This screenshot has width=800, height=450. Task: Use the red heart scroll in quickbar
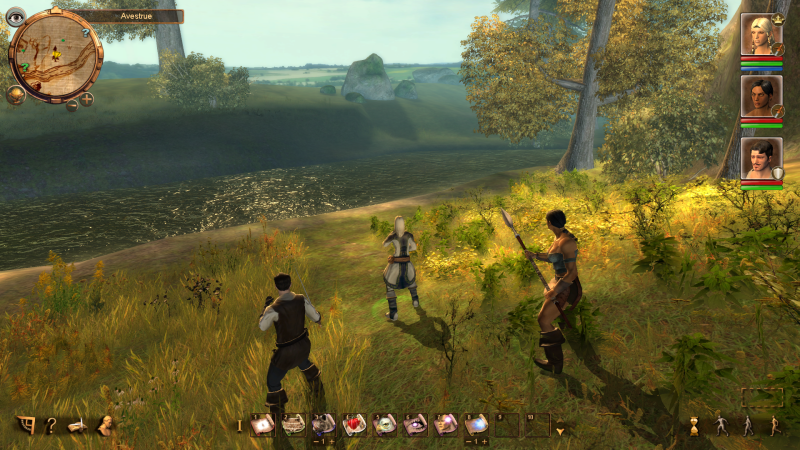(x=353, y=425)
